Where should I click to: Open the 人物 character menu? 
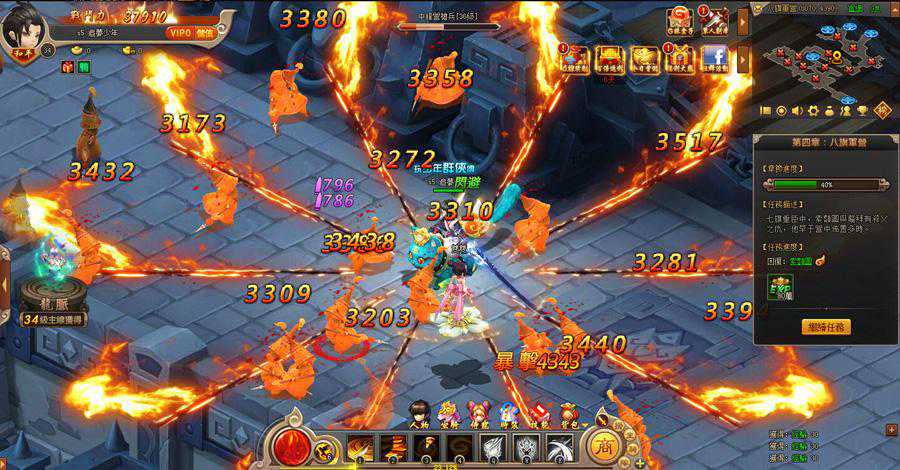pyautogui.click(x=418, y=413)
